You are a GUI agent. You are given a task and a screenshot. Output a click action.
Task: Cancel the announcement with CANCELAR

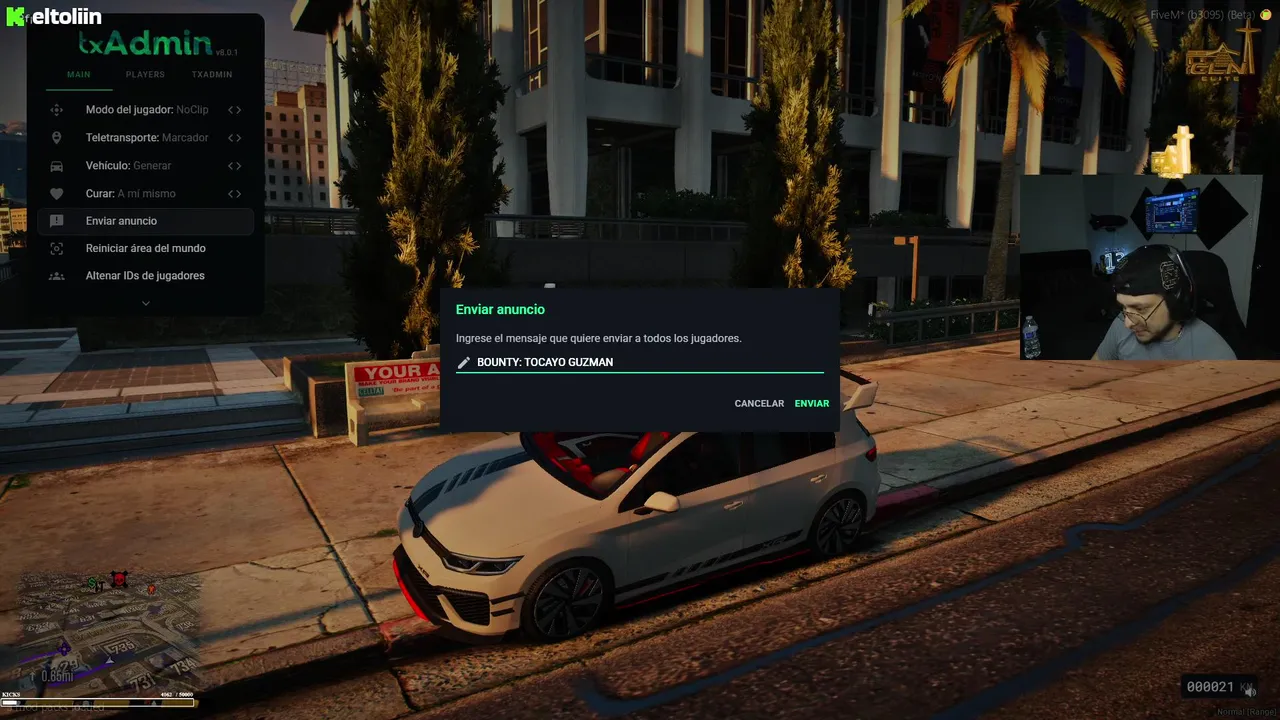pos(759,404)
